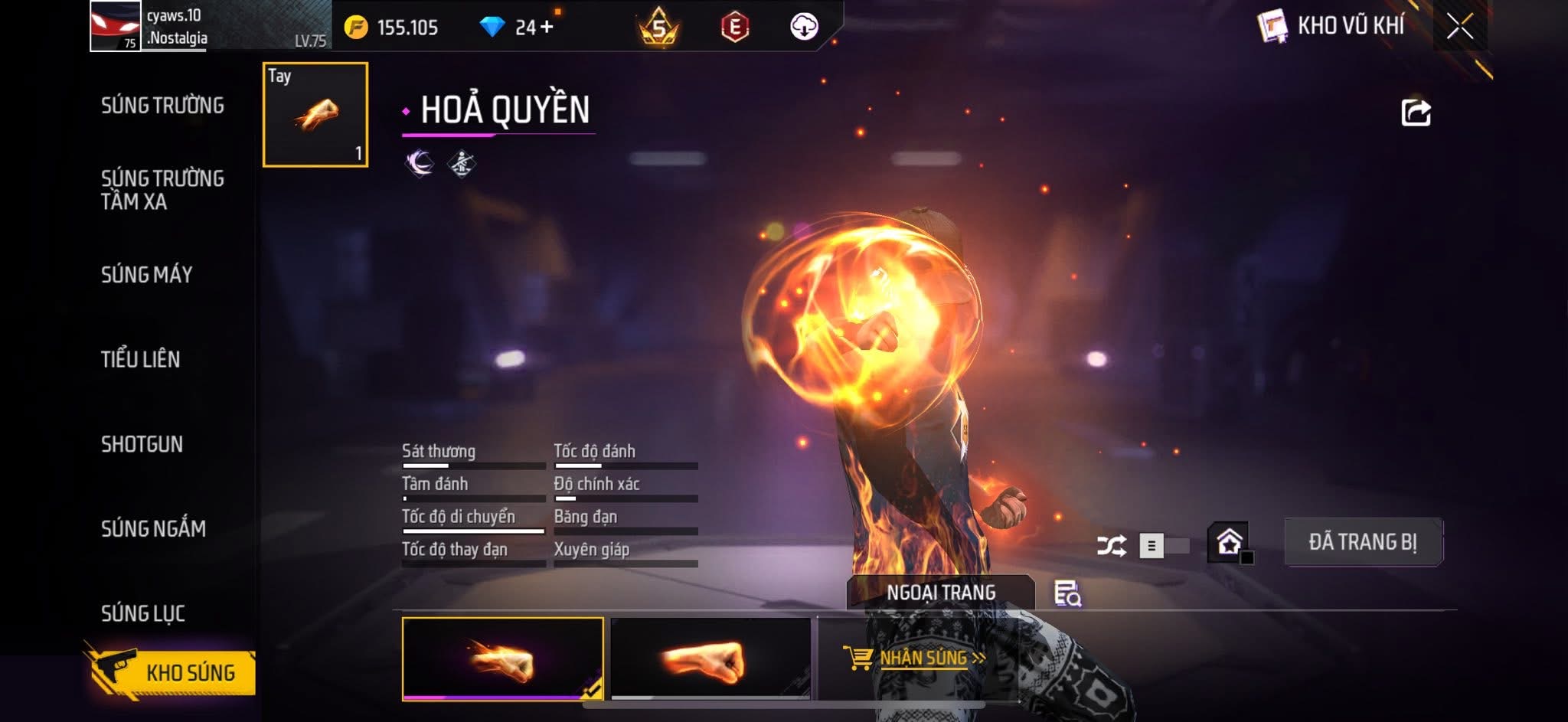Open the Tiểu Liên weapon list
Screen dimensions: 1568x722
(x=140, y=359)
